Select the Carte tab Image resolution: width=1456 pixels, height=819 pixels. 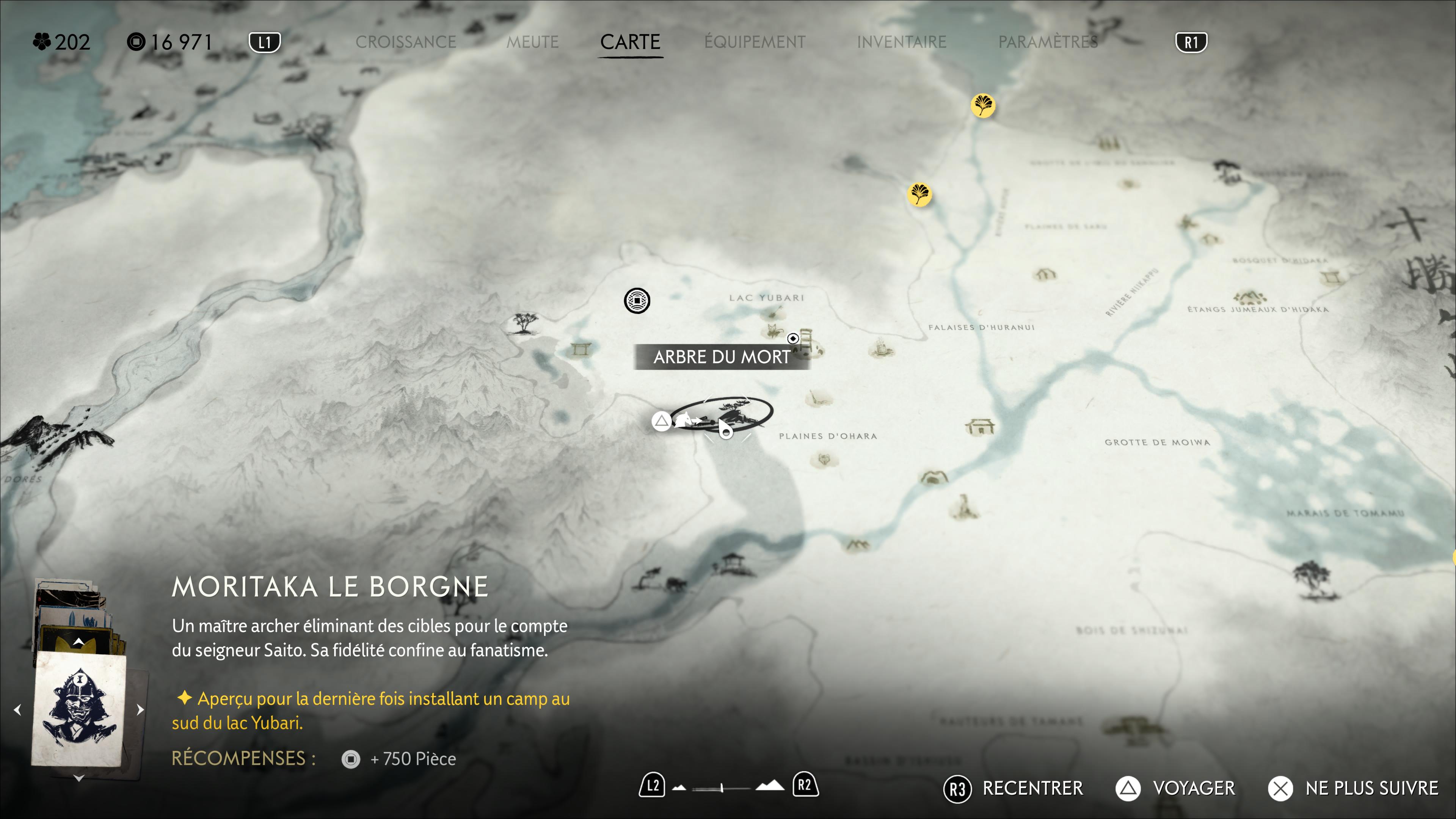click(630, 42)
